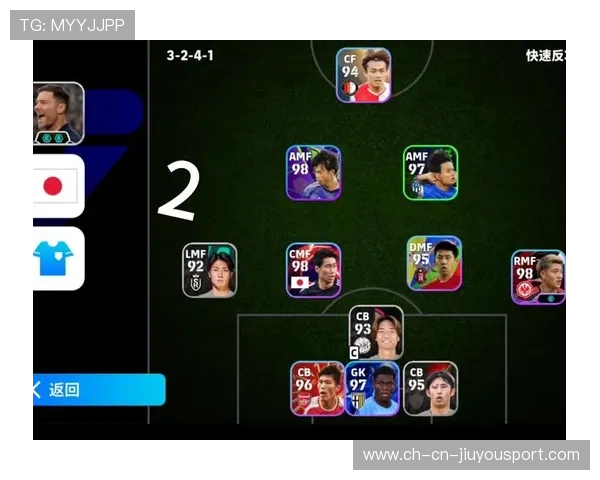
Task: Pick the AMF 97 player card
Action: (430, 173)
